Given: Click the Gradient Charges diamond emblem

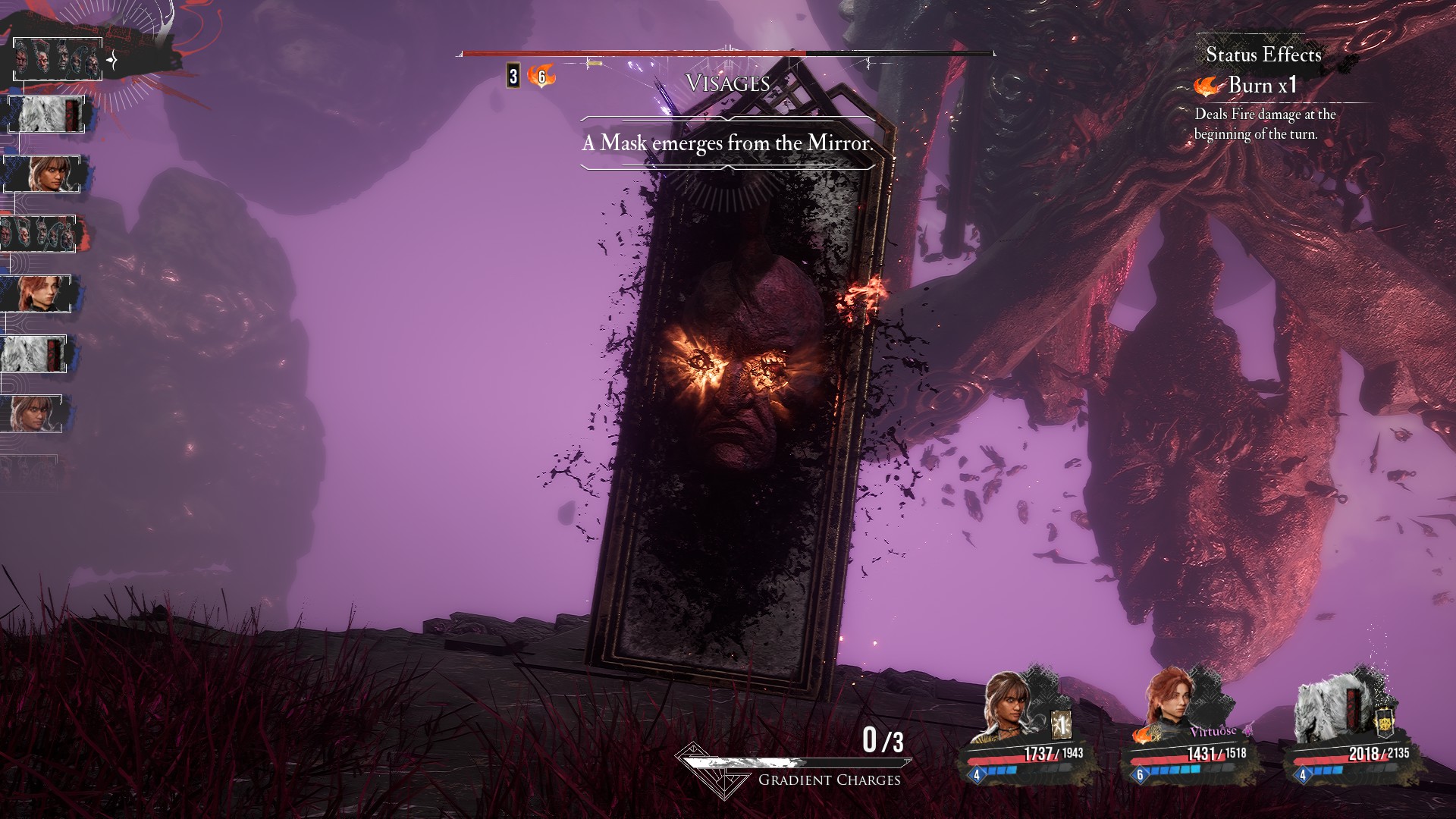Looking at the screenshot, I should [x=703, y=767].
